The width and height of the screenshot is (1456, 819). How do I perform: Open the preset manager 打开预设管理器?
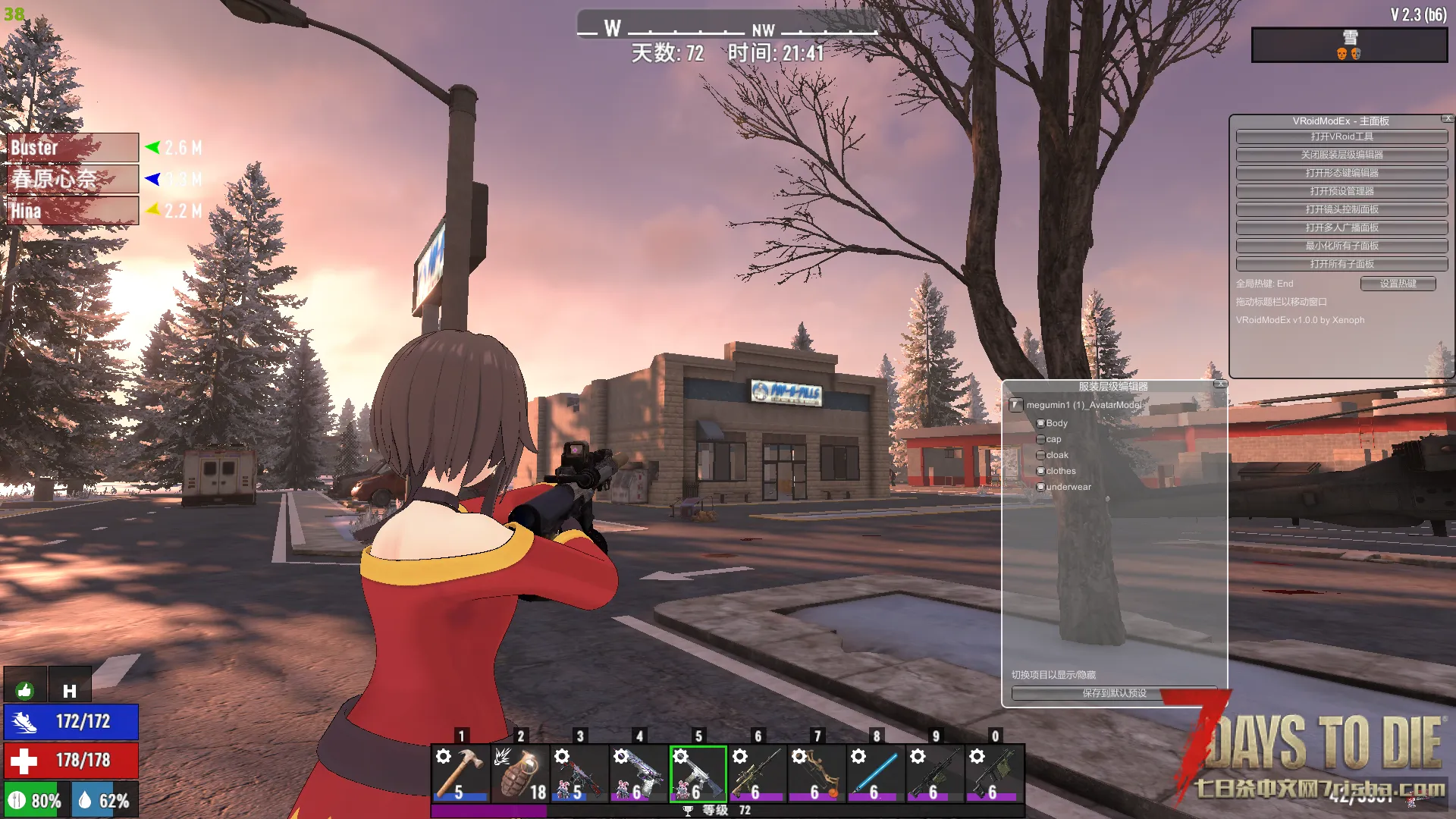(x=1341, y=191)
